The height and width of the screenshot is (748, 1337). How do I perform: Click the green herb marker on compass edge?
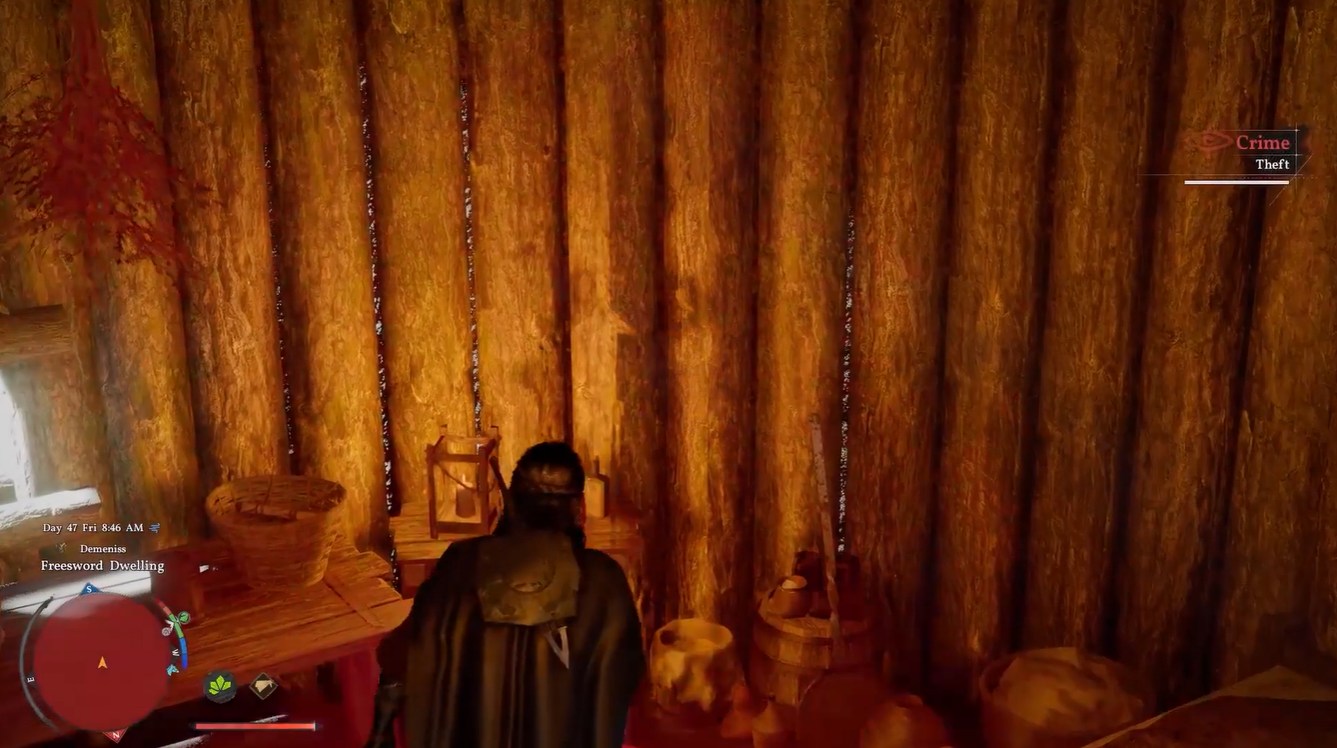point(183,617)
